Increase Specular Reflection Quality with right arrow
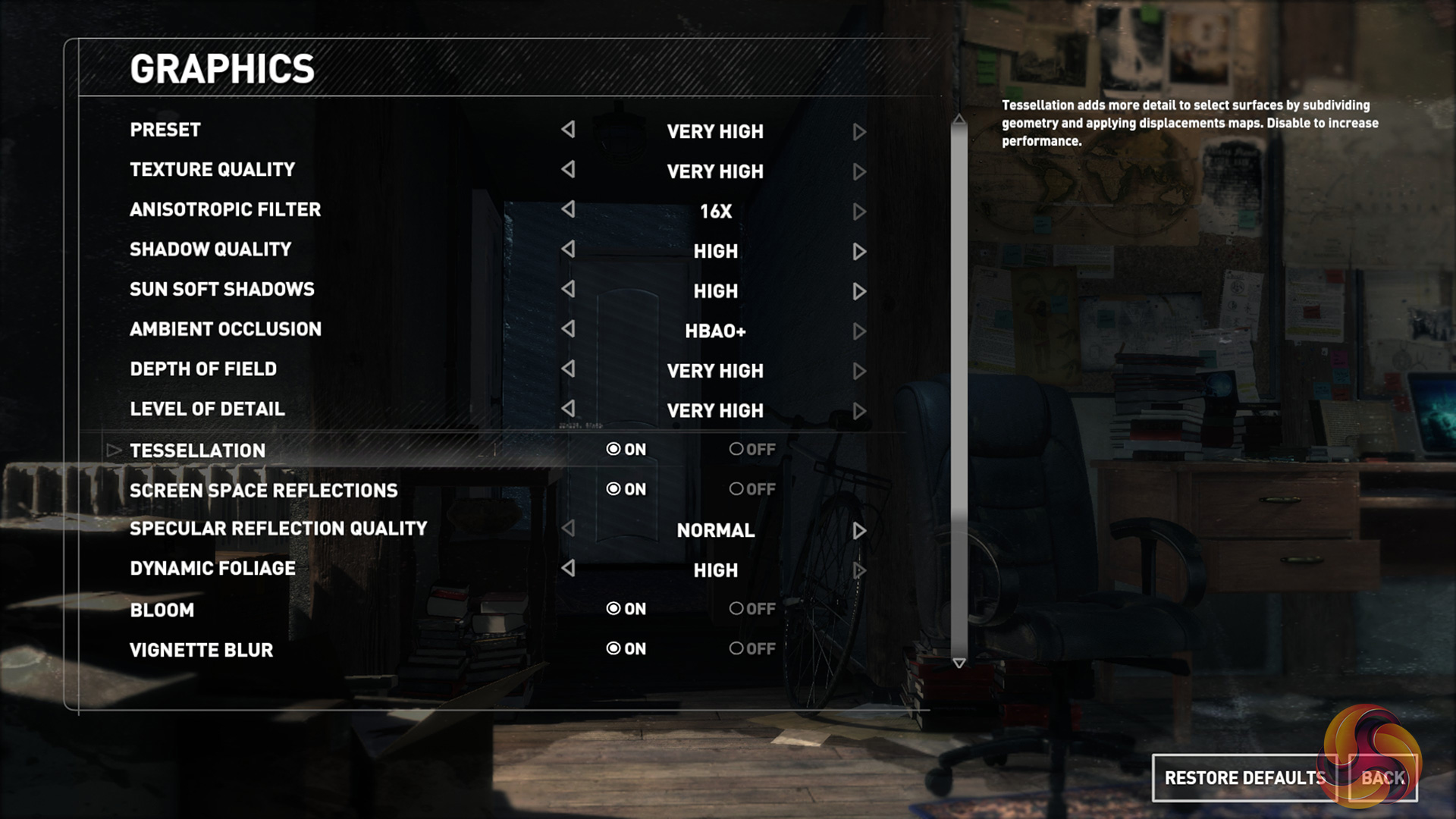 (859, 531)
